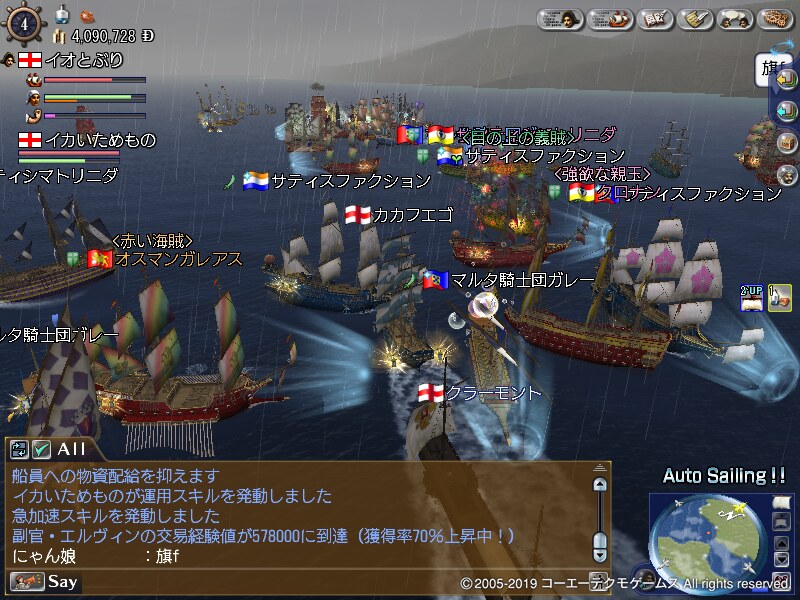Open the open-book menu button
Screen dimensions: 800x600
(653, 19)
